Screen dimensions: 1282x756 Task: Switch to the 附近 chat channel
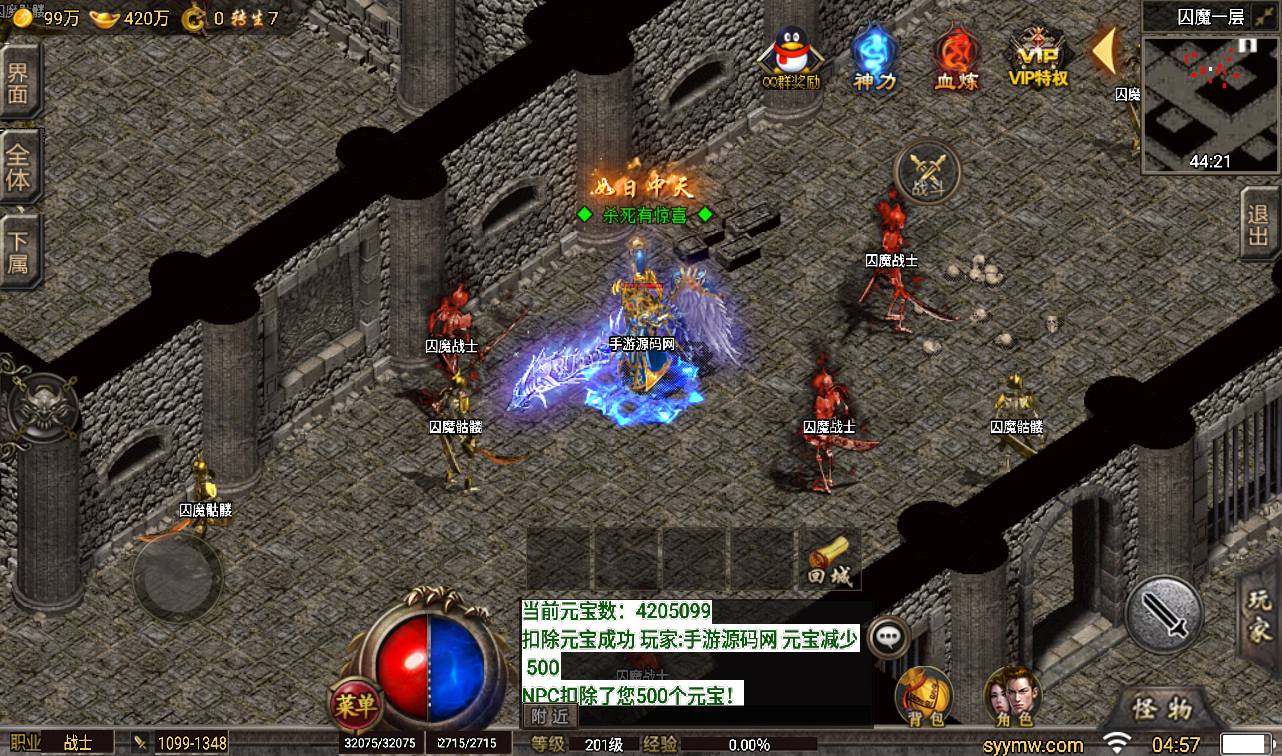click(x=550, y=716)
